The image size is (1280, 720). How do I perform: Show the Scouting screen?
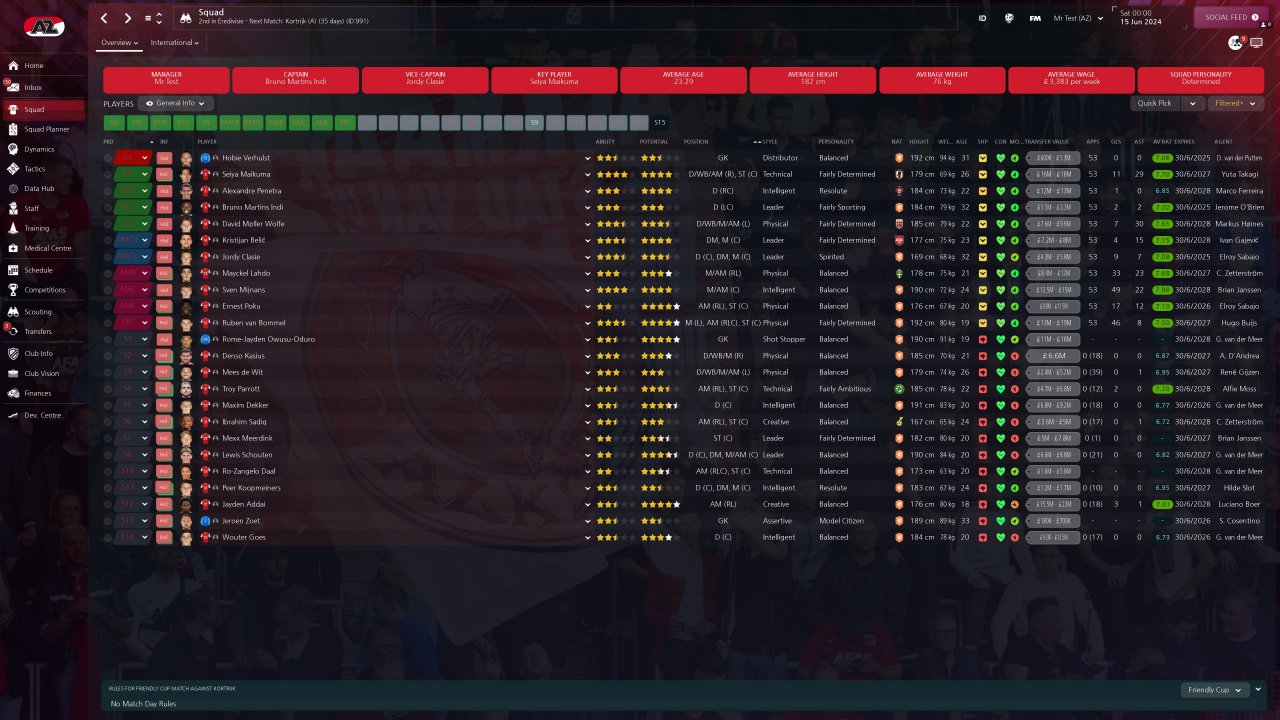coord(37,312)
